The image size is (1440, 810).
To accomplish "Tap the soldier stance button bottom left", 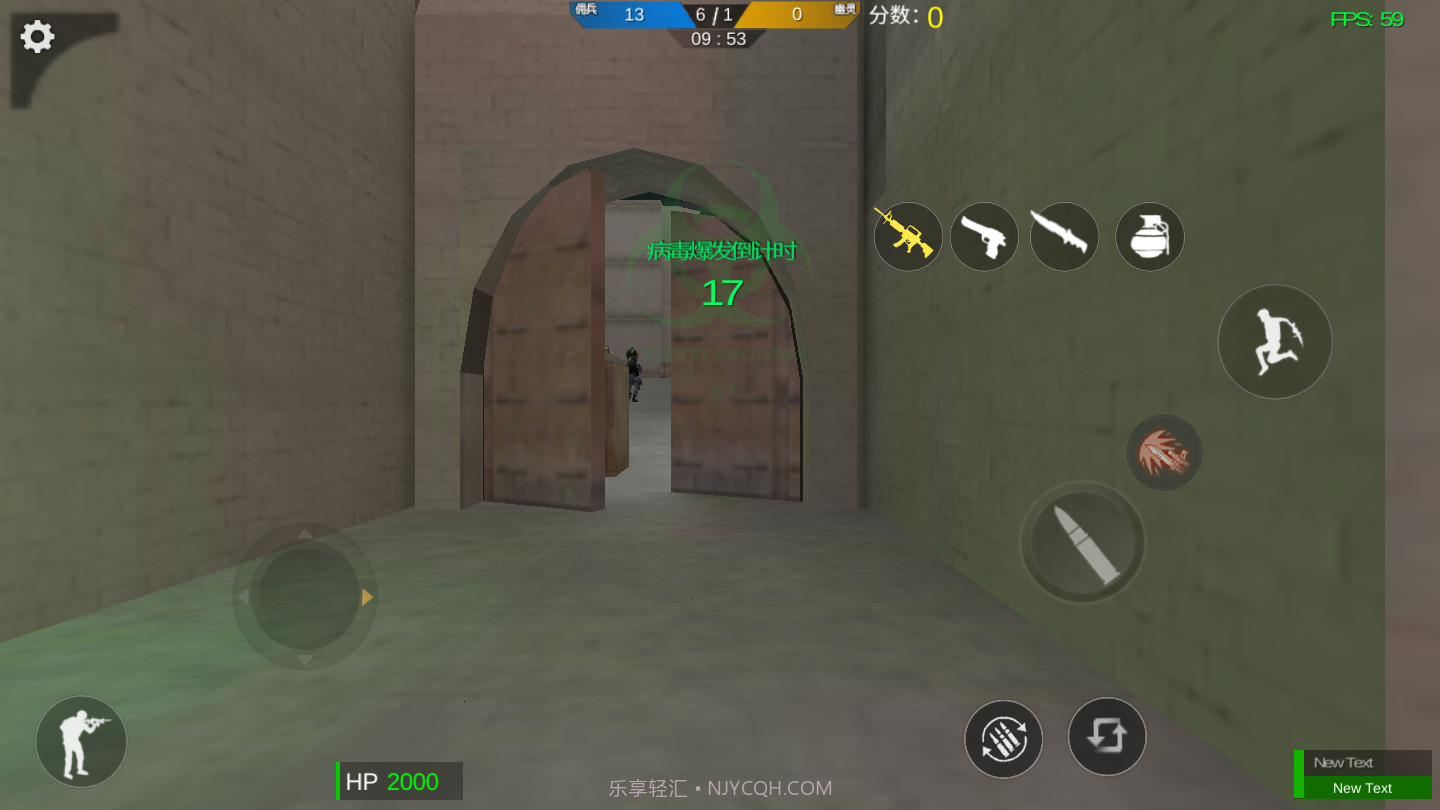I will pyautogui.click(x=80, y=741).
